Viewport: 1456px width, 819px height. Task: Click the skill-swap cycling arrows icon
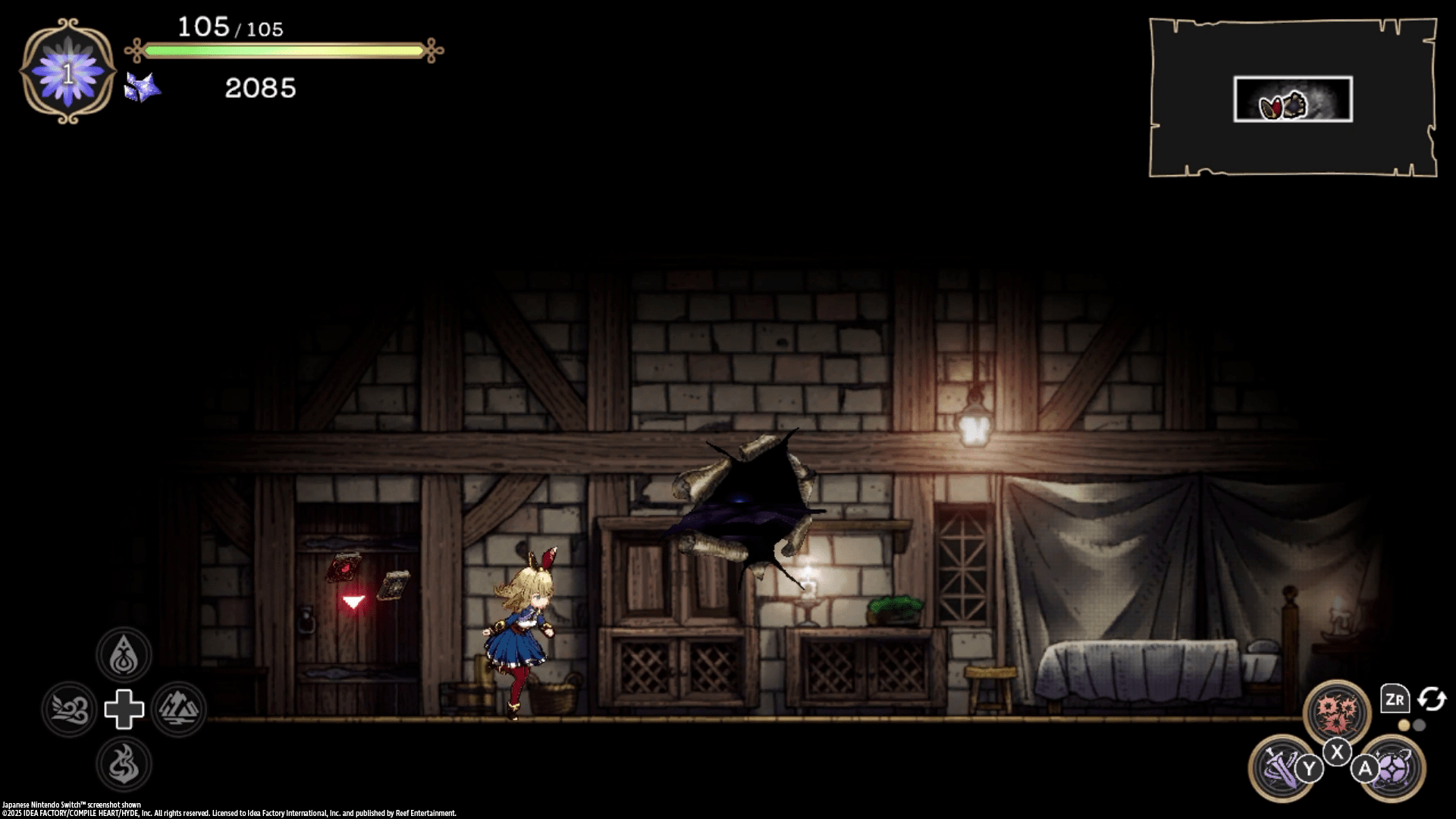(x=1432, y=699)
